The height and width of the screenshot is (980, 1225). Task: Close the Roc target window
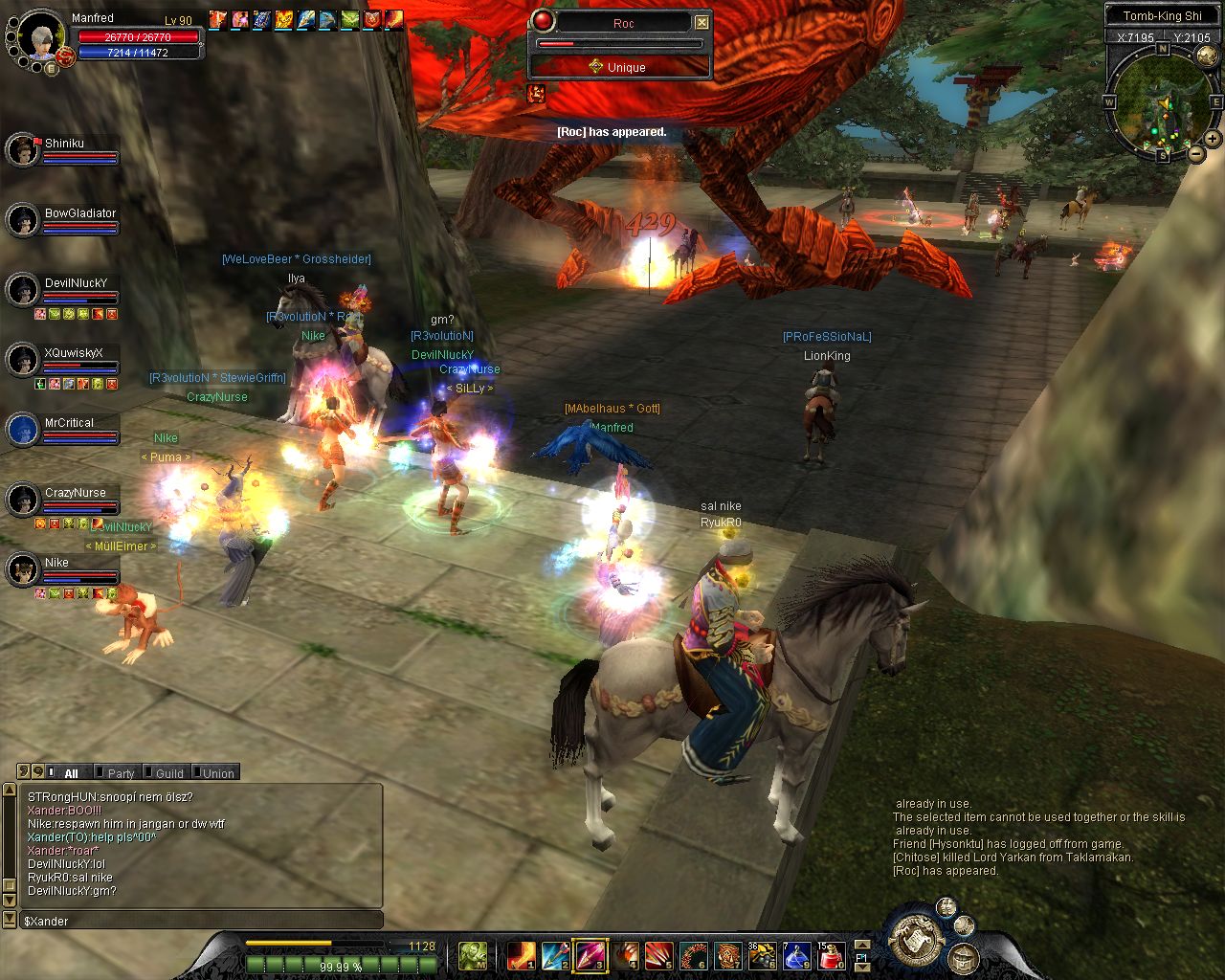(x=702, y=22)
